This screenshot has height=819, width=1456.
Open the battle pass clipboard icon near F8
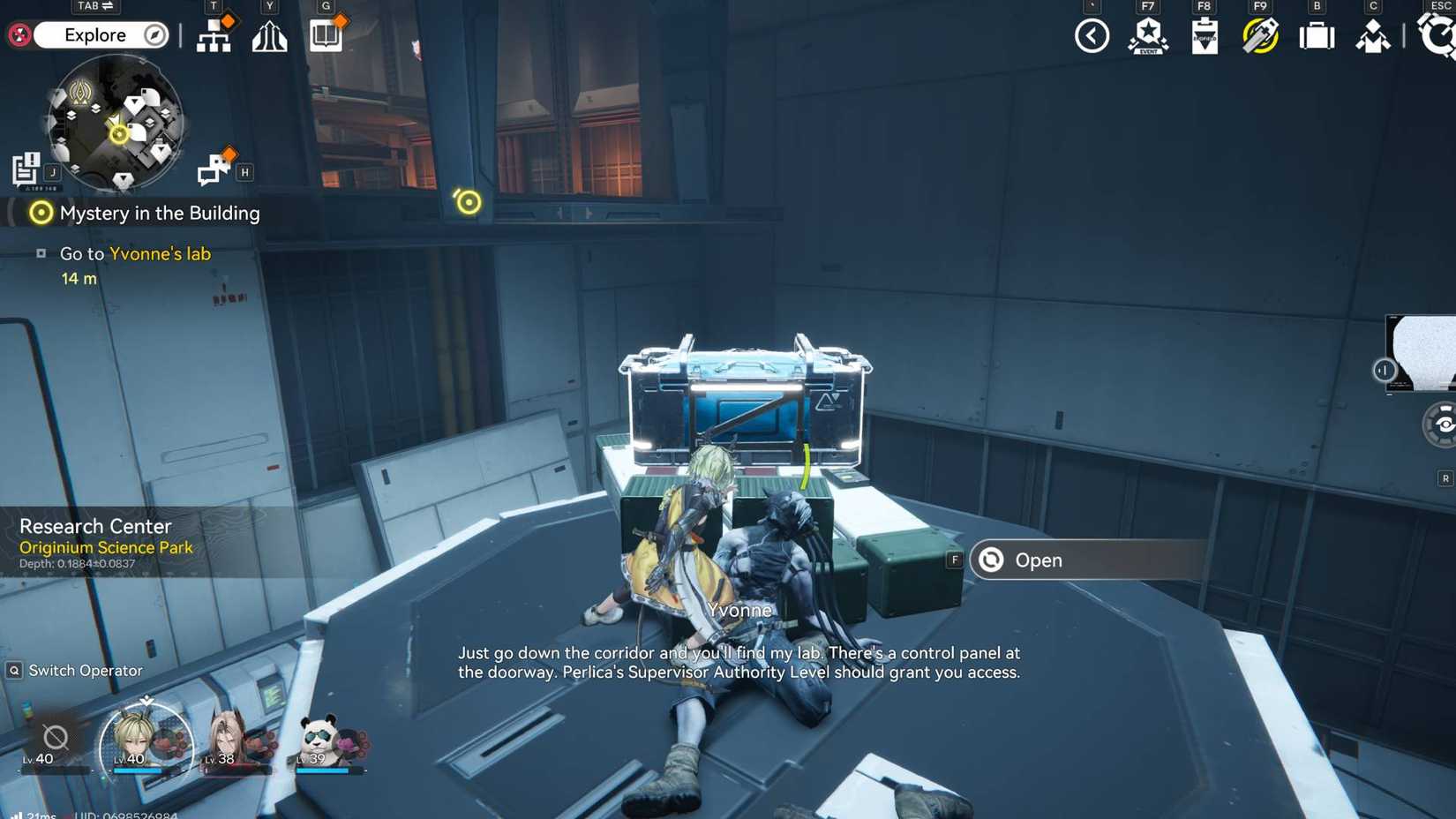(x=1203, y=37)
